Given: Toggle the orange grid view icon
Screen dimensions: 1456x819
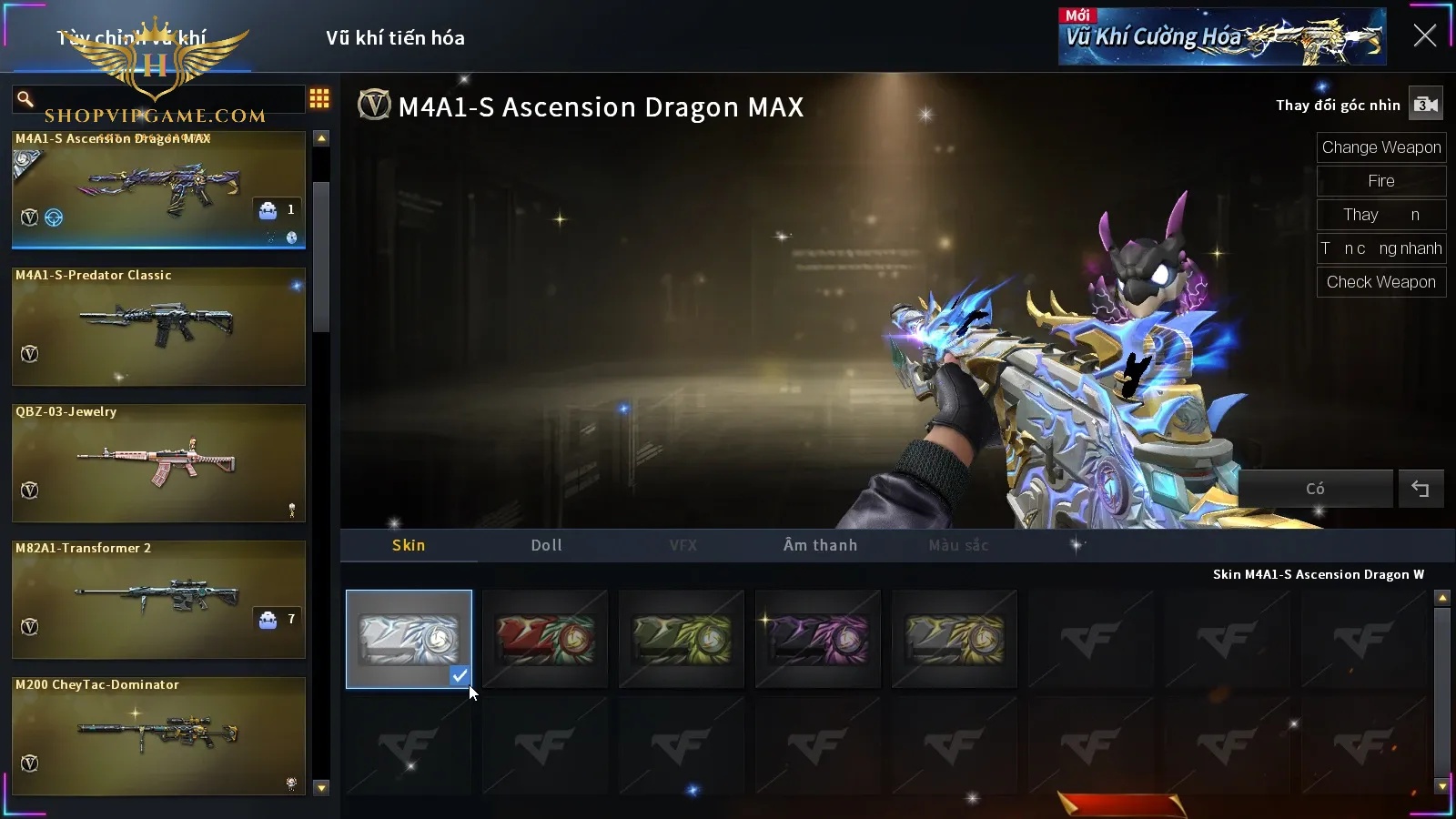Looking at the screenshot, I should [319, 98].
